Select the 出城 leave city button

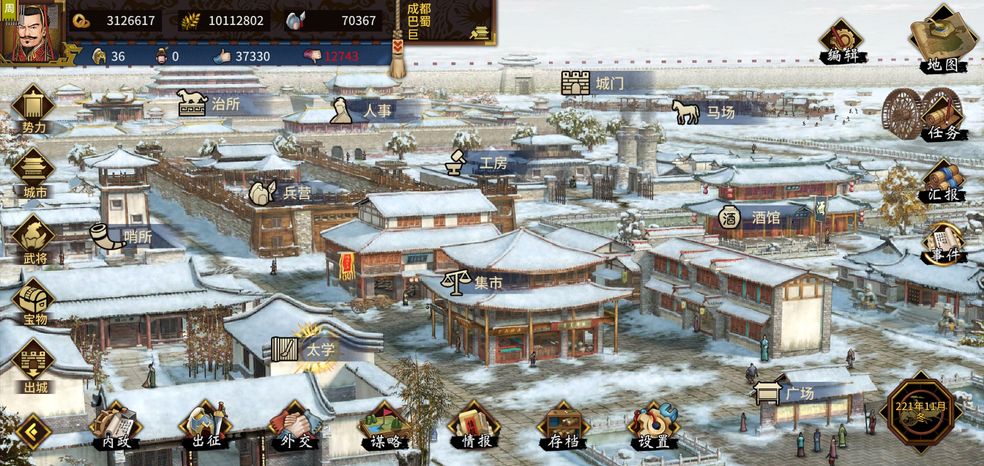[x=33, y=365]
